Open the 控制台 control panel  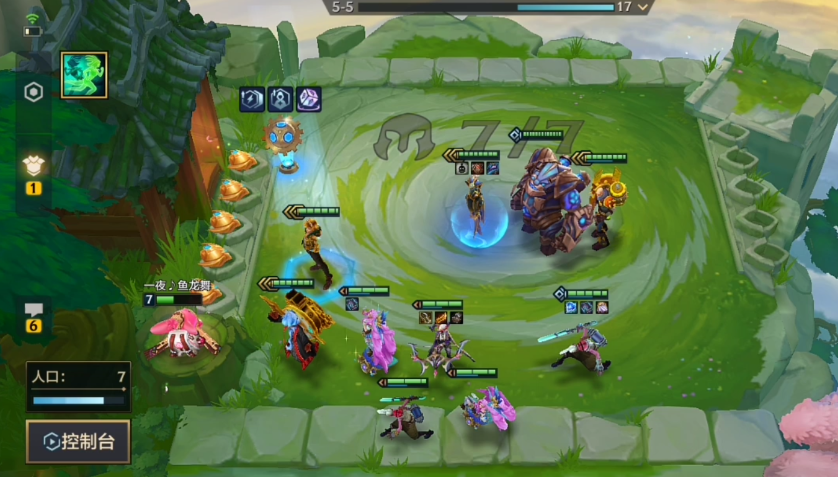78,441
